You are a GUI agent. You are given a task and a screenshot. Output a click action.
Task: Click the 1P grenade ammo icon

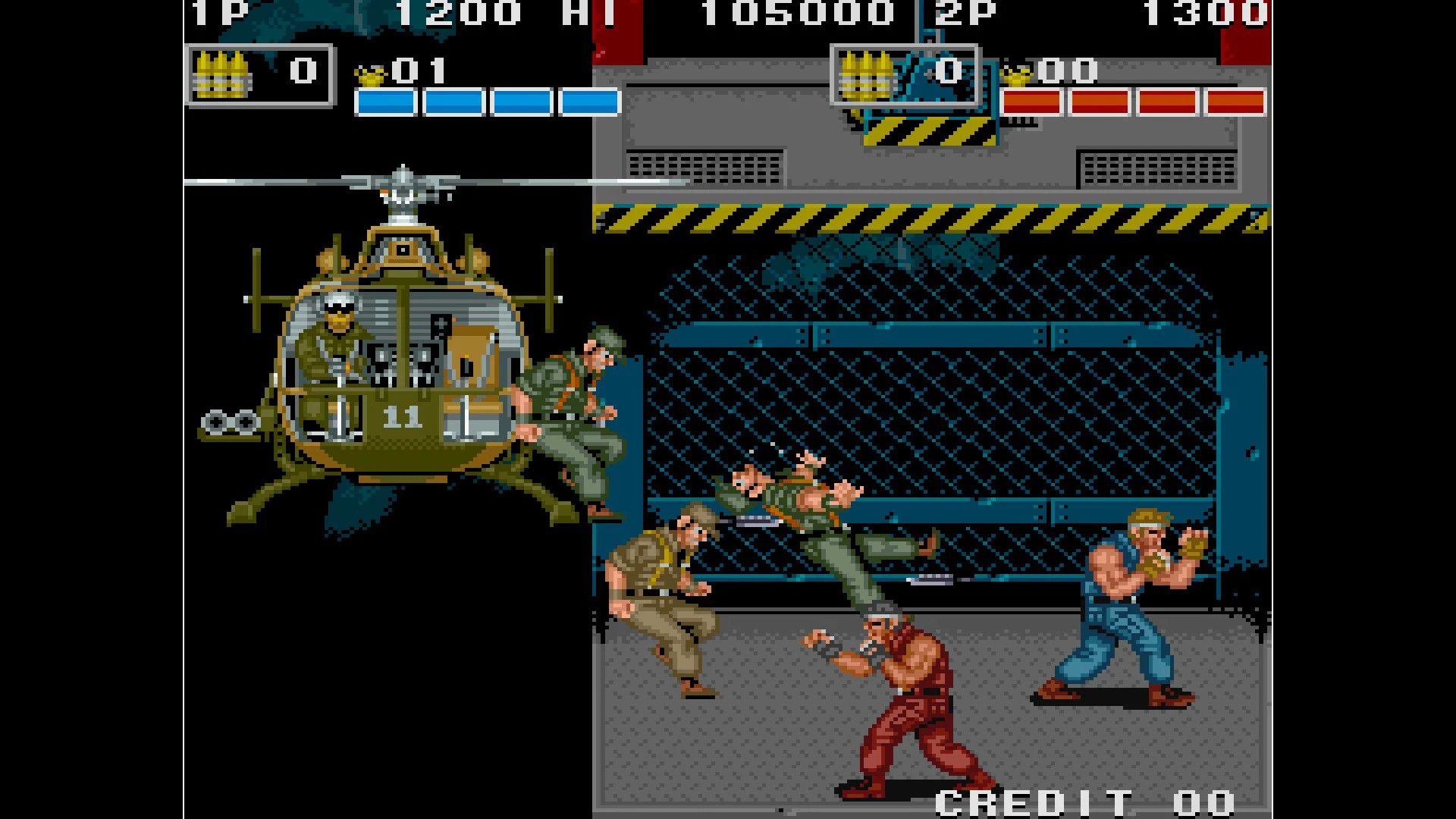click(224, 73)
